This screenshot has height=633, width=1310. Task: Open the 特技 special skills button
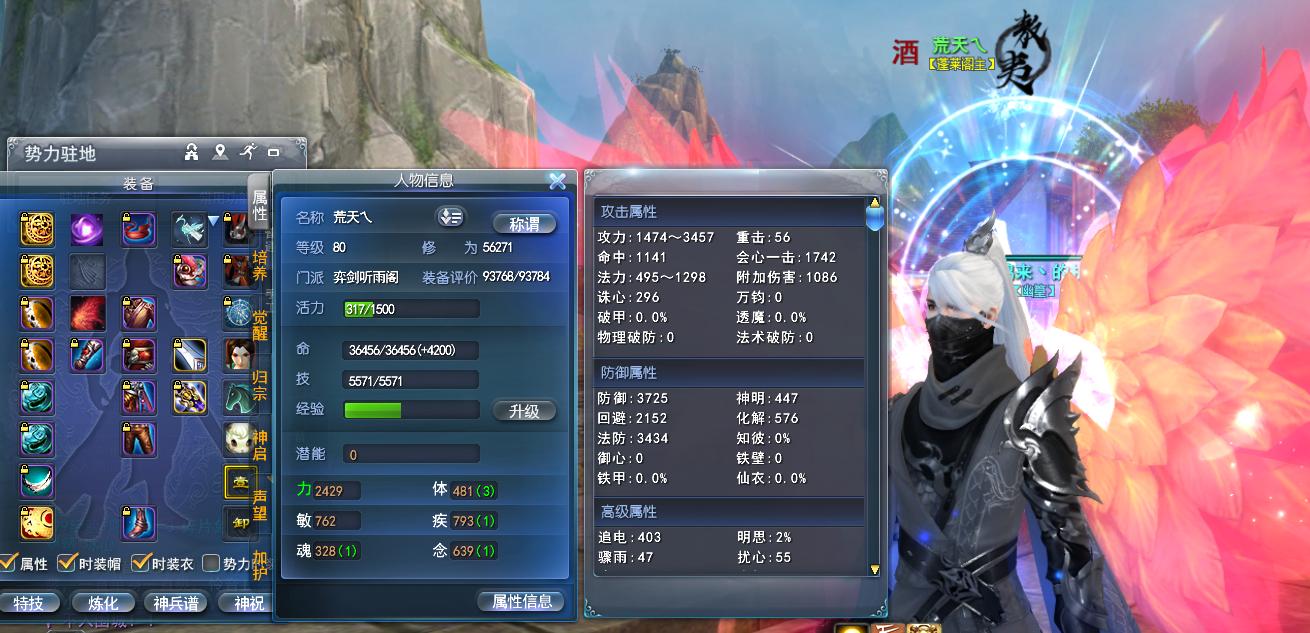(x=28, y=603)
